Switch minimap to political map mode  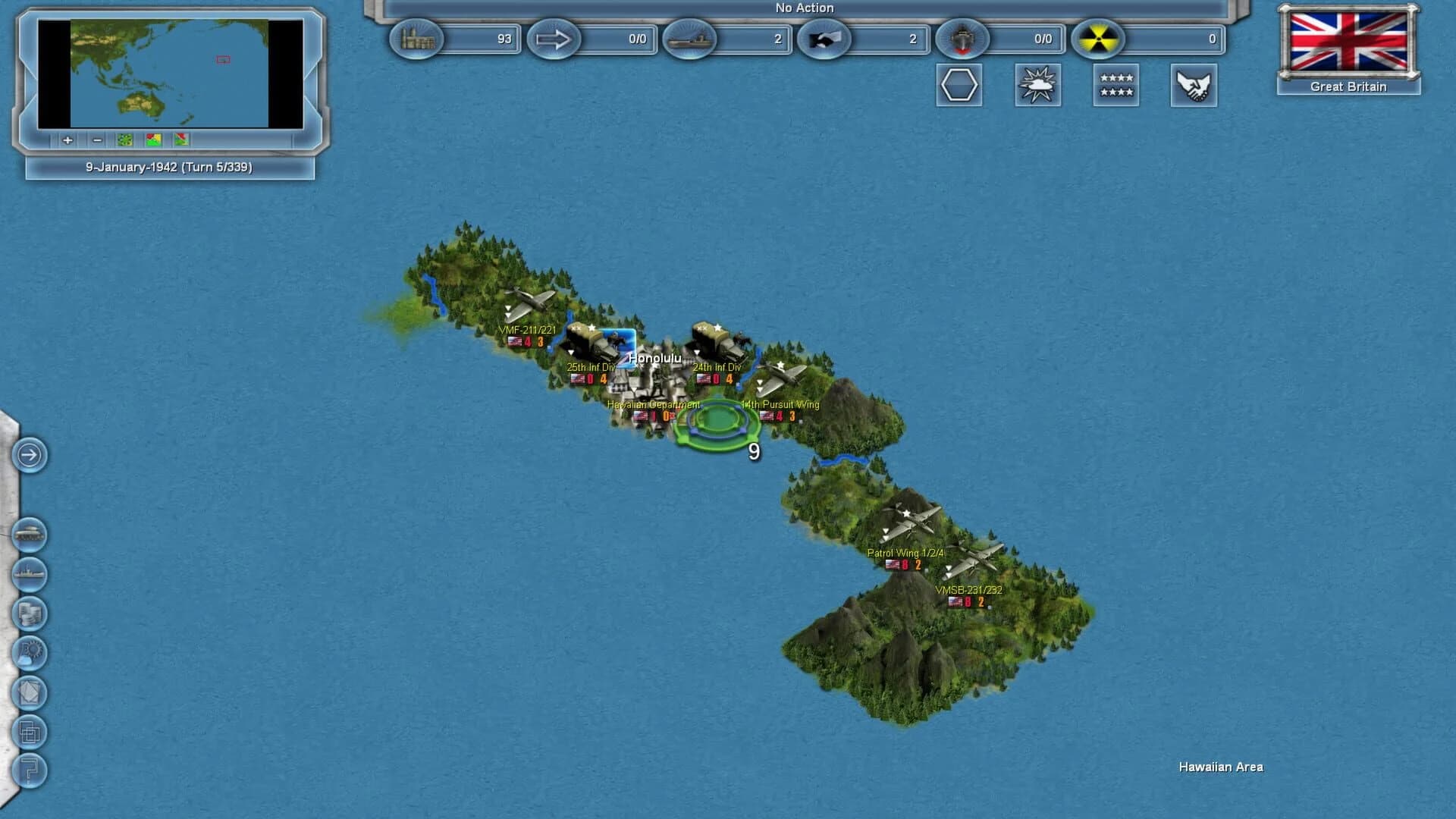point(154,140)
